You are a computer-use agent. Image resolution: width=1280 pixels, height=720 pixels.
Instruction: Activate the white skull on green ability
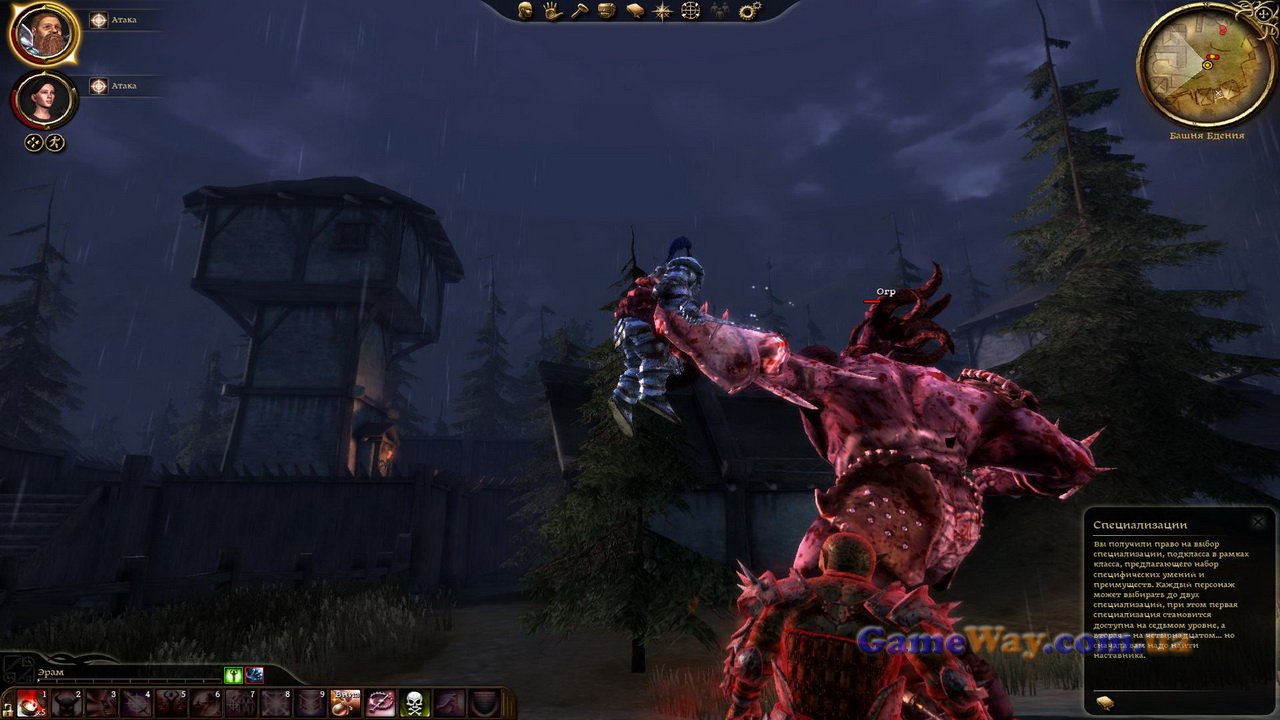415,703
